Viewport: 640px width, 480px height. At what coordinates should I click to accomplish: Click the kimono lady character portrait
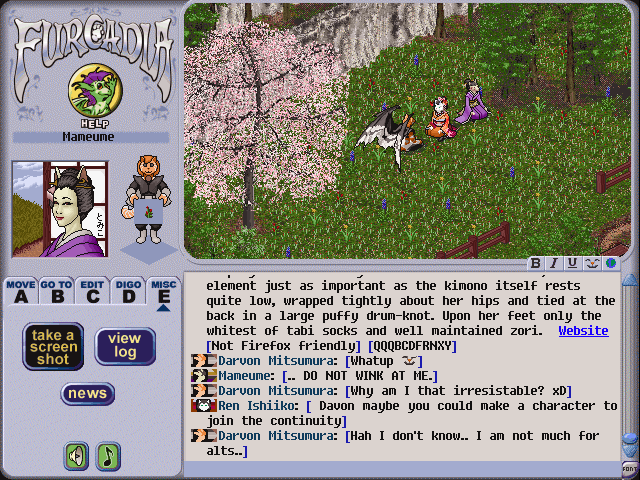click(x=59, y=208)
